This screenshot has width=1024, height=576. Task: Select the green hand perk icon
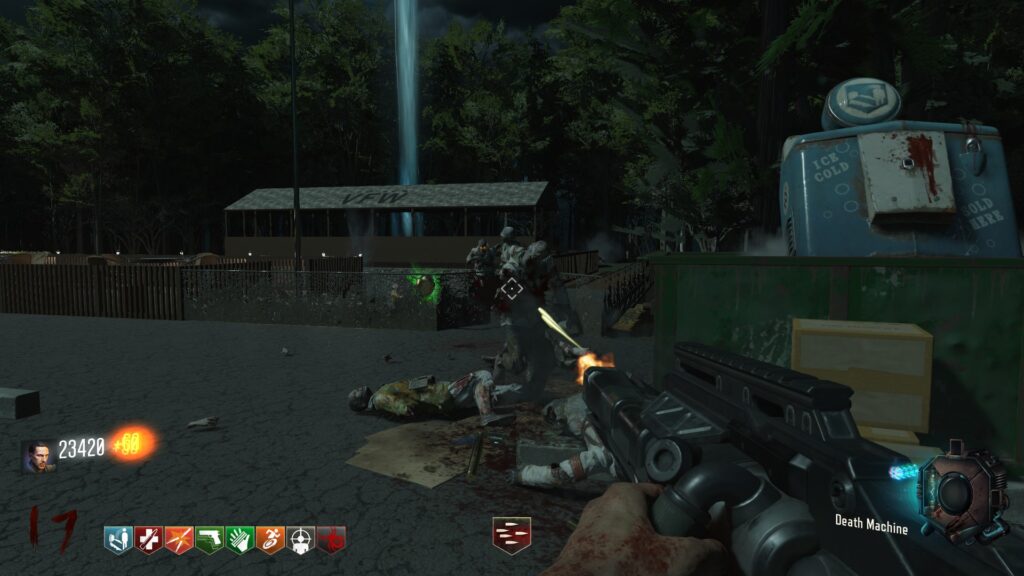click(x=239, y=540)
